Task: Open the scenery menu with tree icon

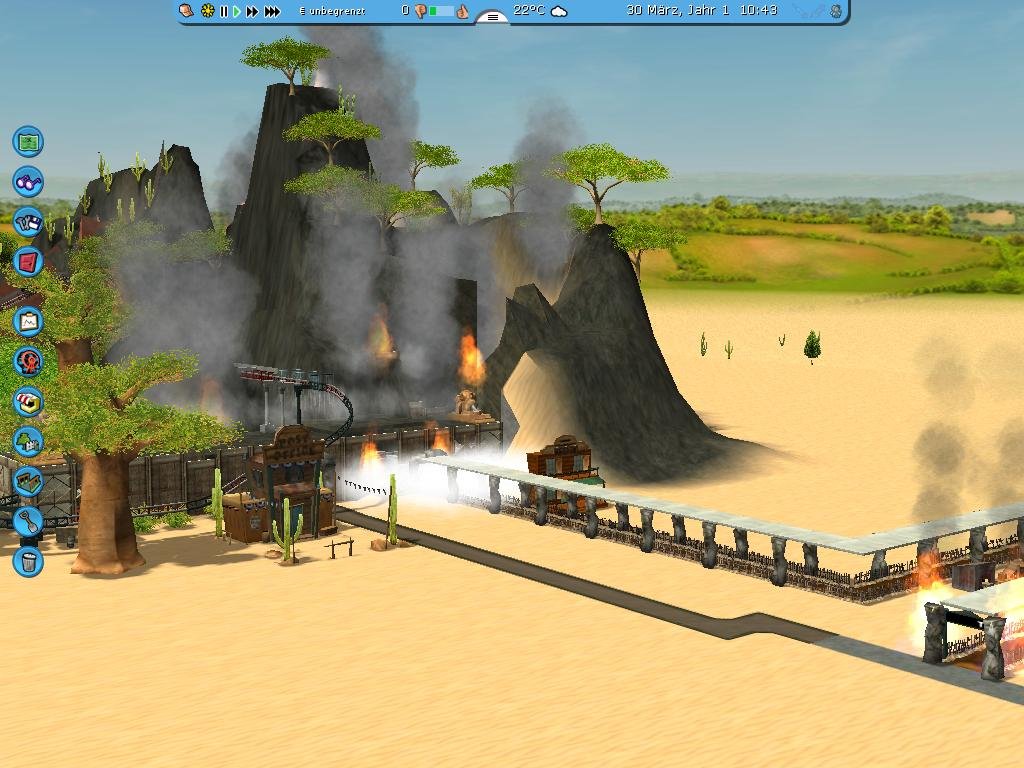Action: 28,441
